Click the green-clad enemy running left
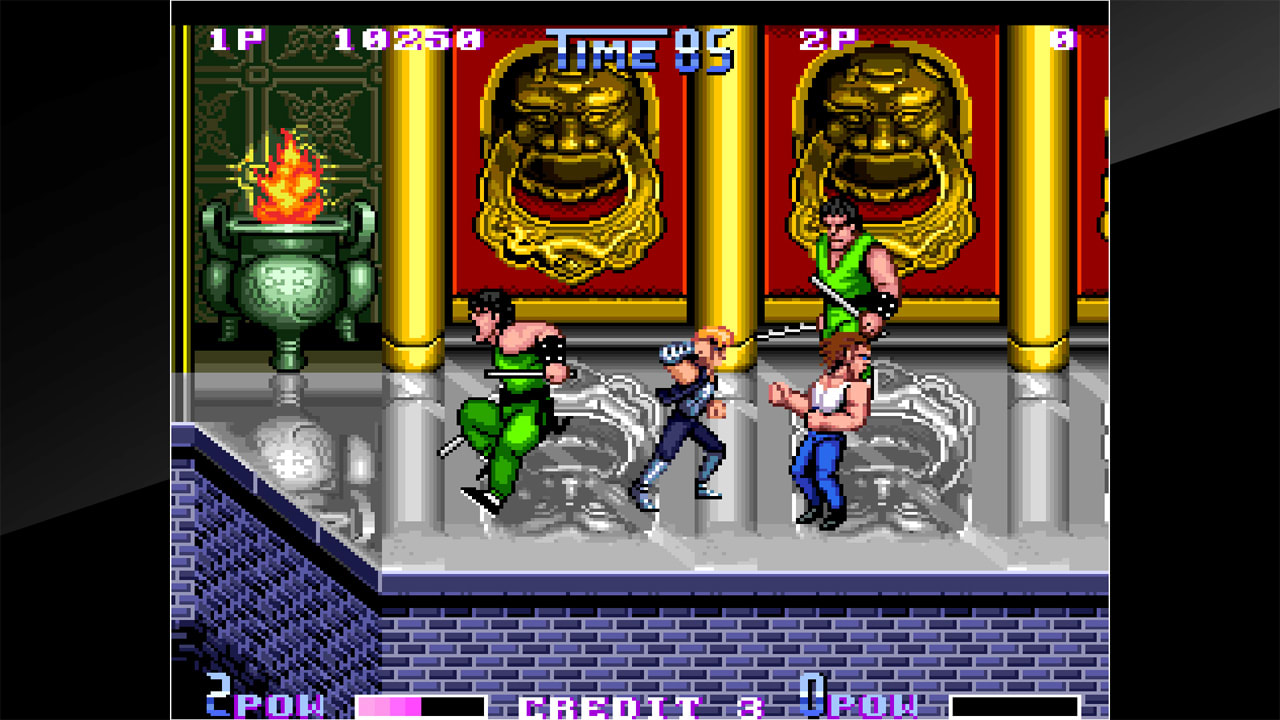Viewport: 1280px width, 720px height. [x=510, y=400]
